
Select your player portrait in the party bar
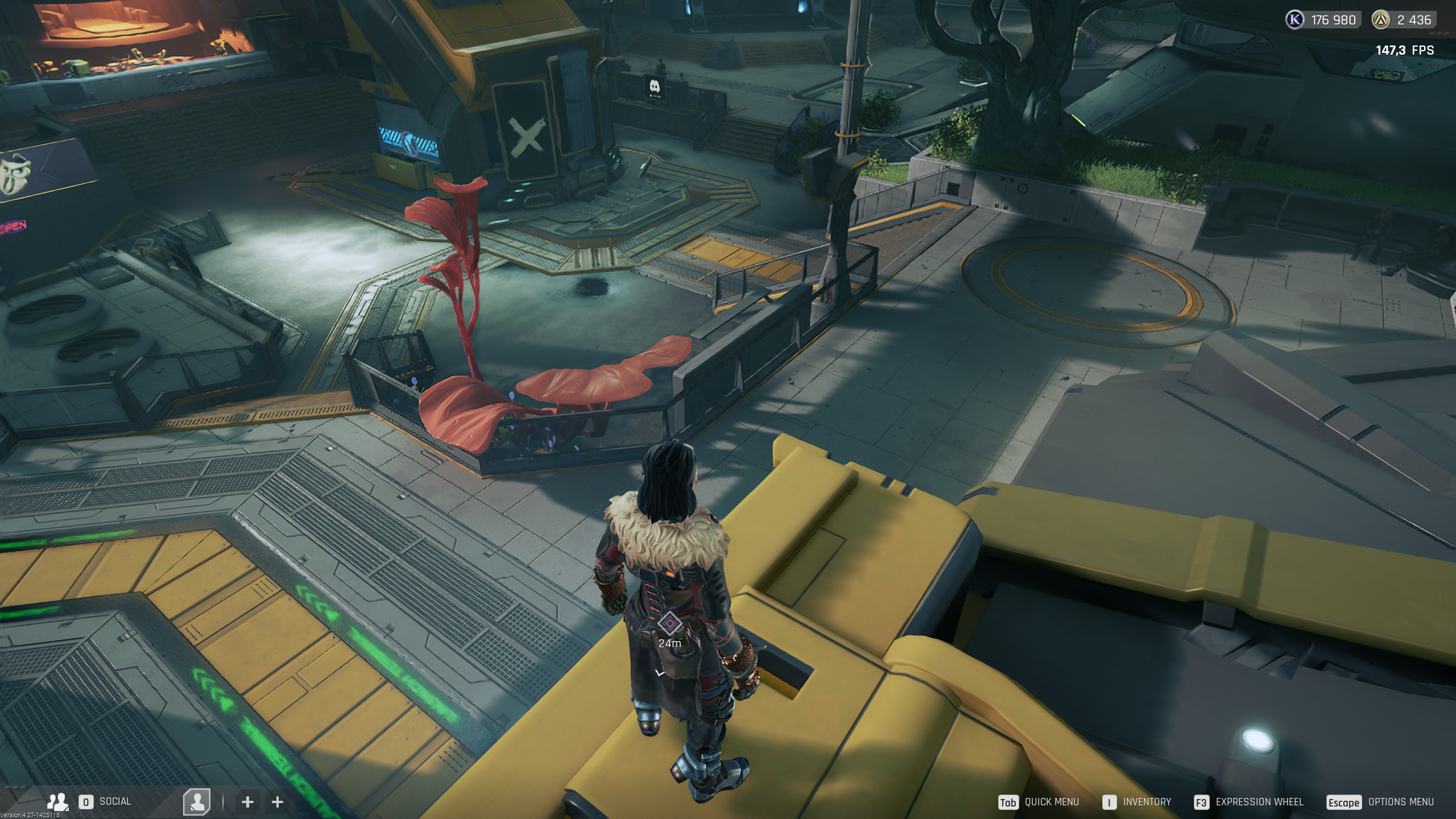[197, 802]
